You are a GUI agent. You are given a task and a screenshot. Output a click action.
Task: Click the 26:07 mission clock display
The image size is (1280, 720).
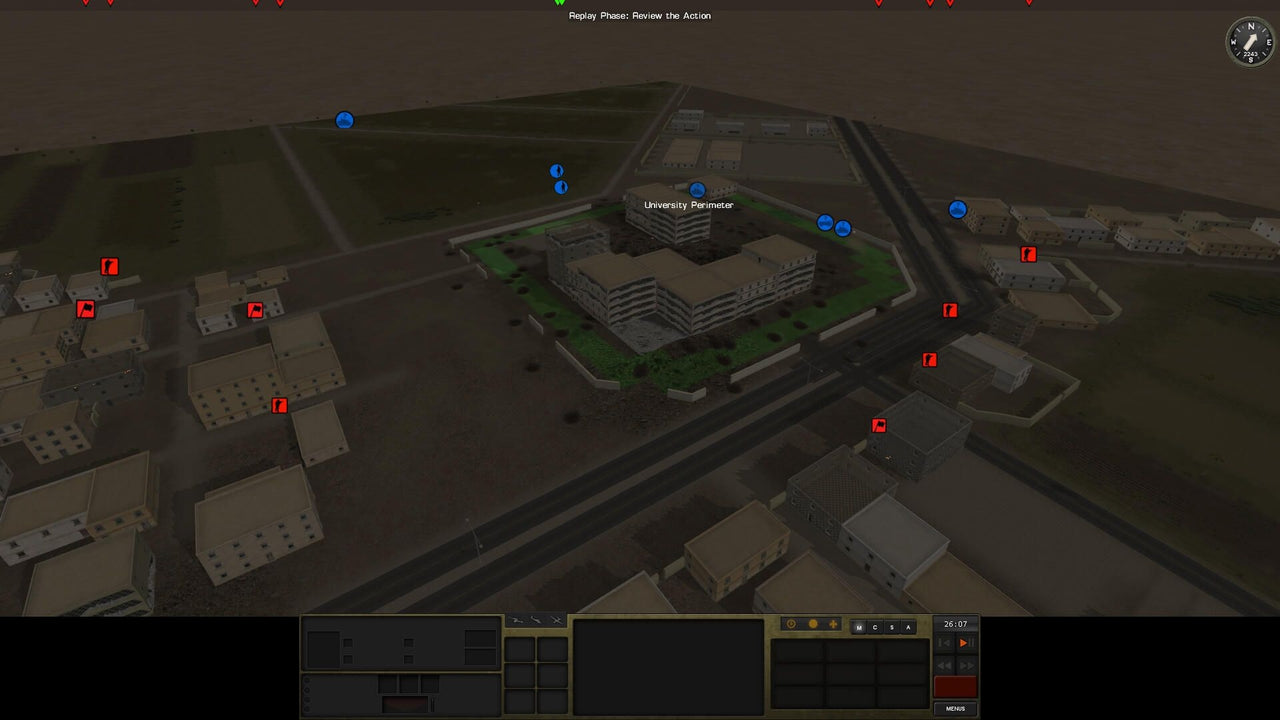click(x=956, y=623)
